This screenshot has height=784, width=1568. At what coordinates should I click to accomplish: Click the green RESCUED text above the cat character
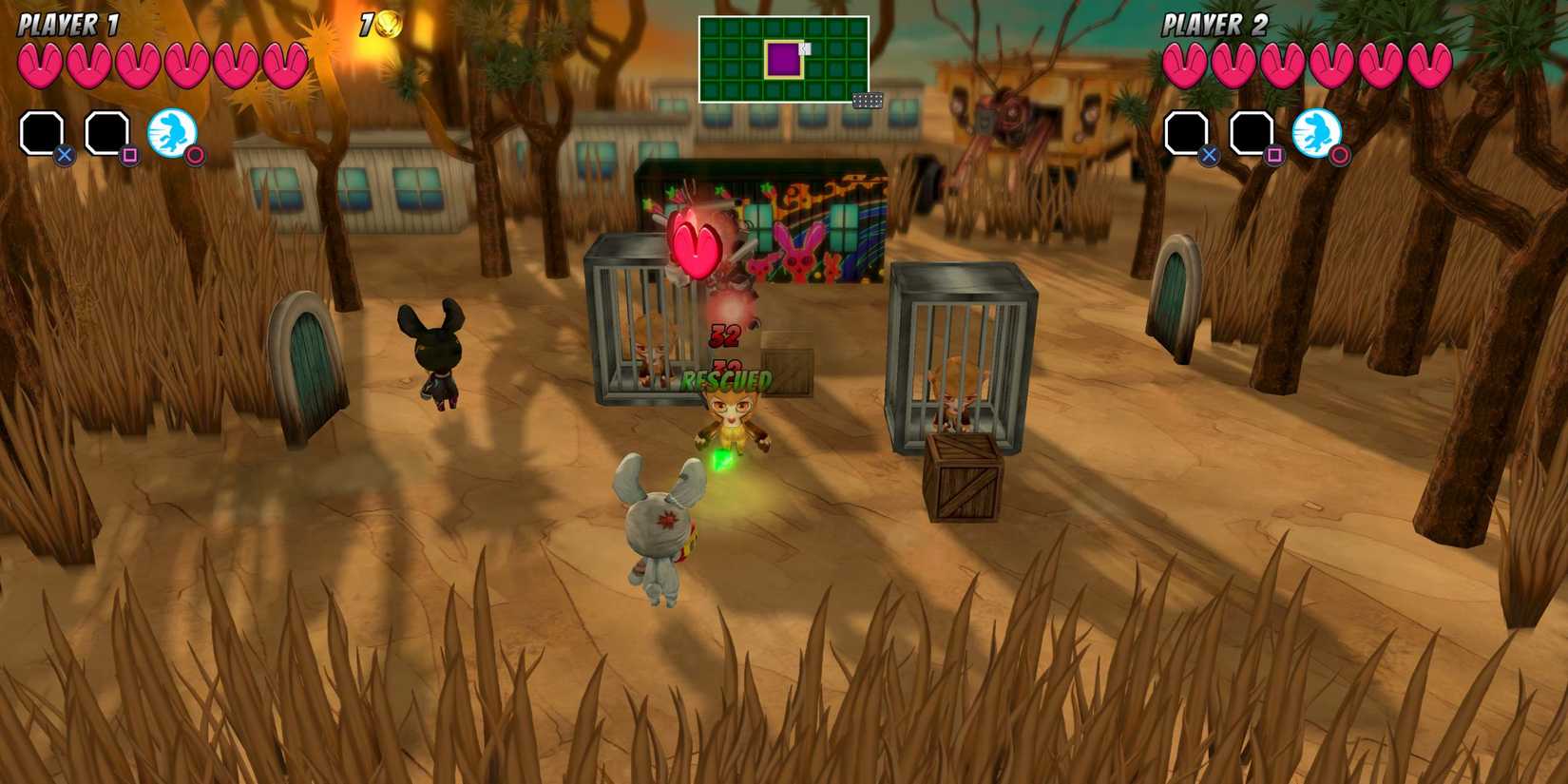[x=724, y=380]
